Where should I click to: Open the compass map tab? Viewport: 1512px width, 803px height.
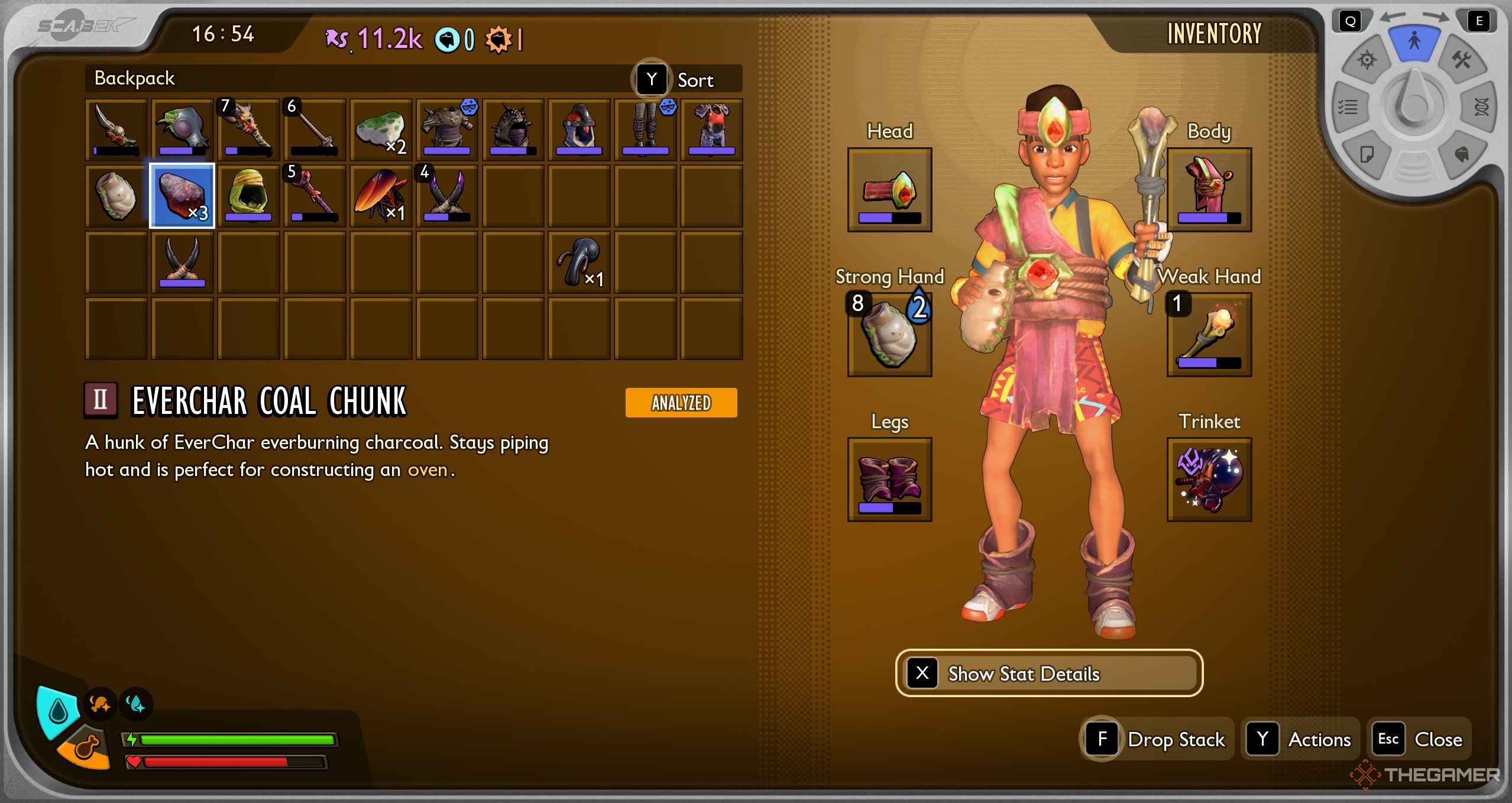tap(1367, 60)
